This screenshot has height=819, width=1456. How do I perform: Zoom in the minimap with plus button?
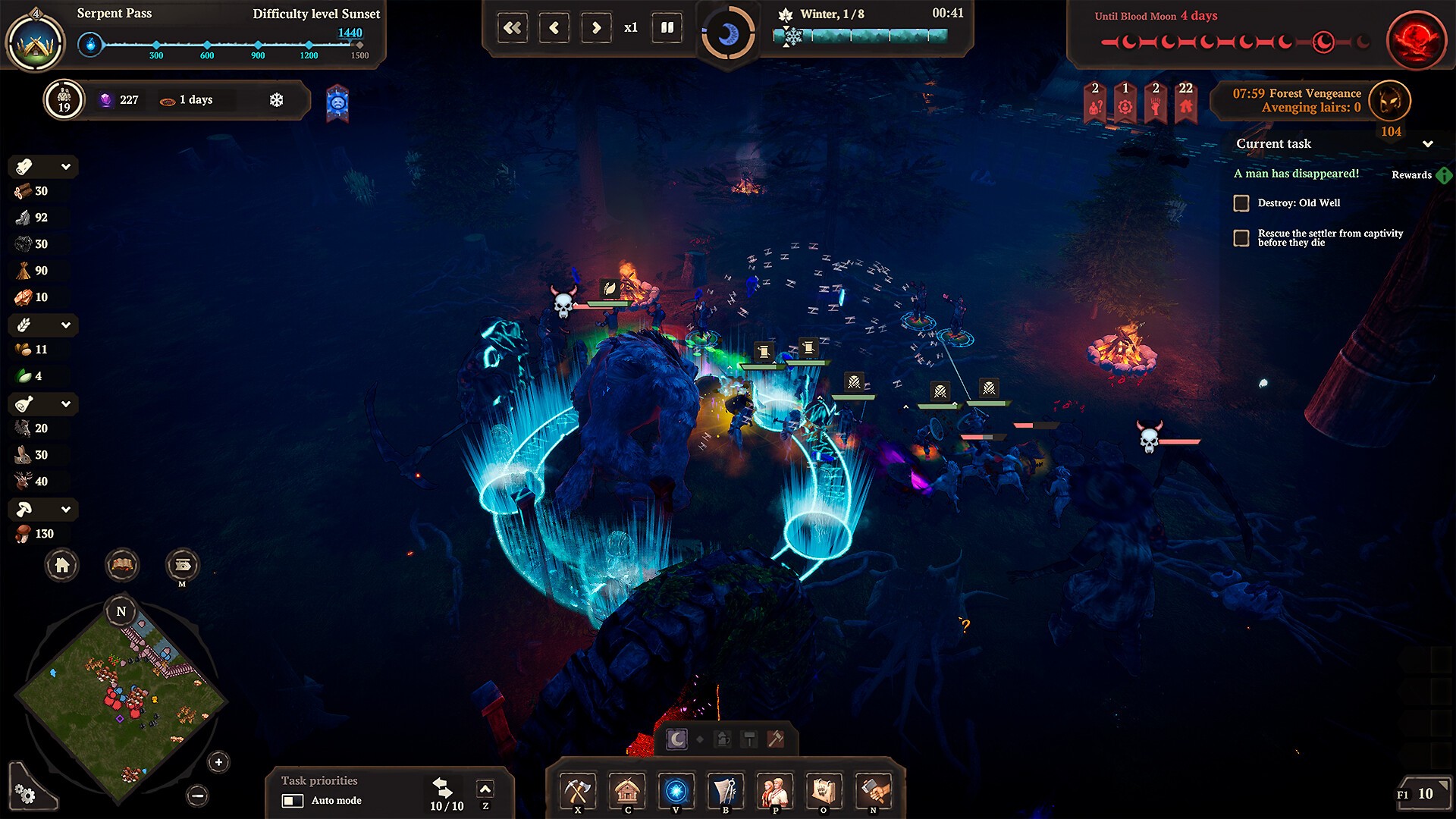[x=218, y=762]
